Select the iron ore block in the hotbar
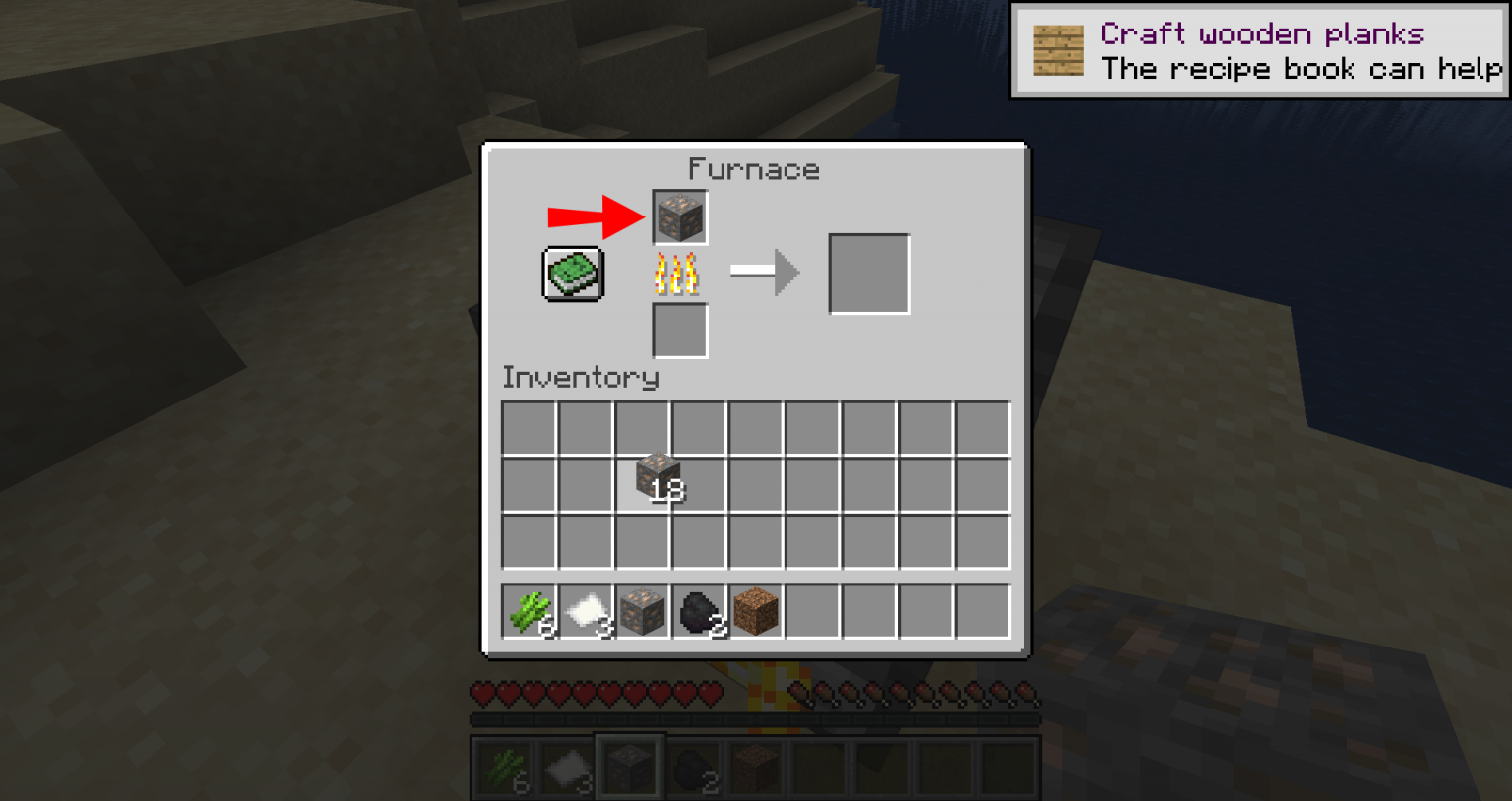 tap(645, 609)
